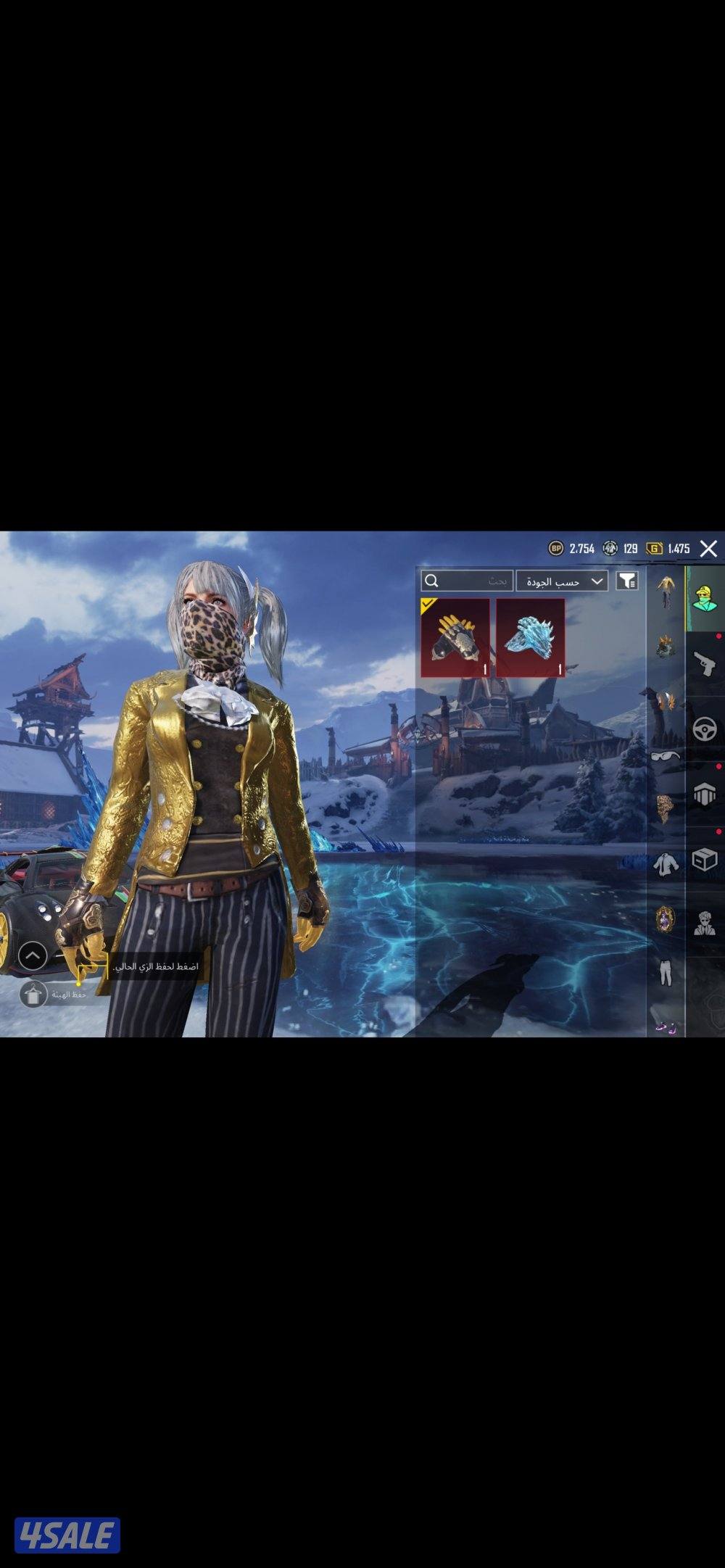Choose the icy blue spiked gloves

pyautogui.click(x=530, y=638)
